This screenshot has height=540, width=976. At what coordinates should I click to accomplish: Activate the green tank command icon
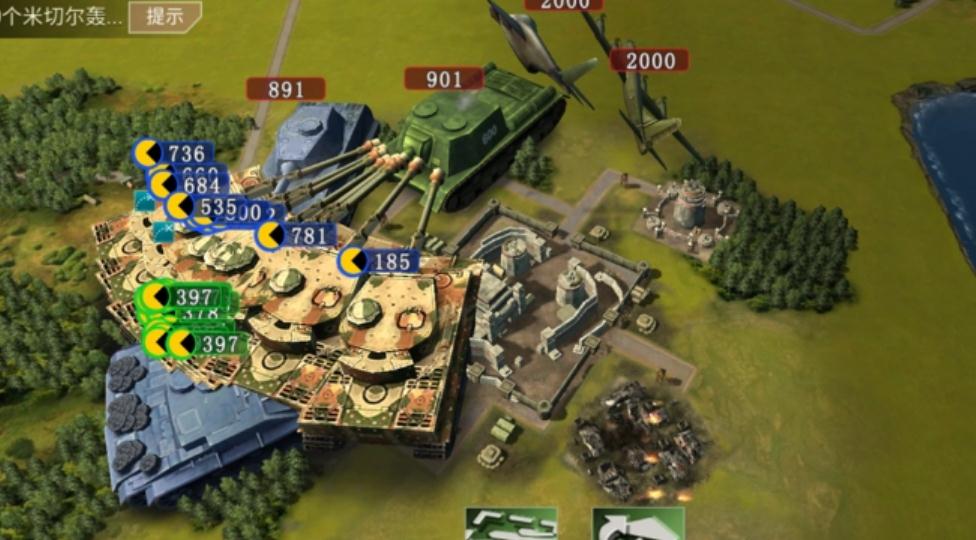(x=511, y=524)
